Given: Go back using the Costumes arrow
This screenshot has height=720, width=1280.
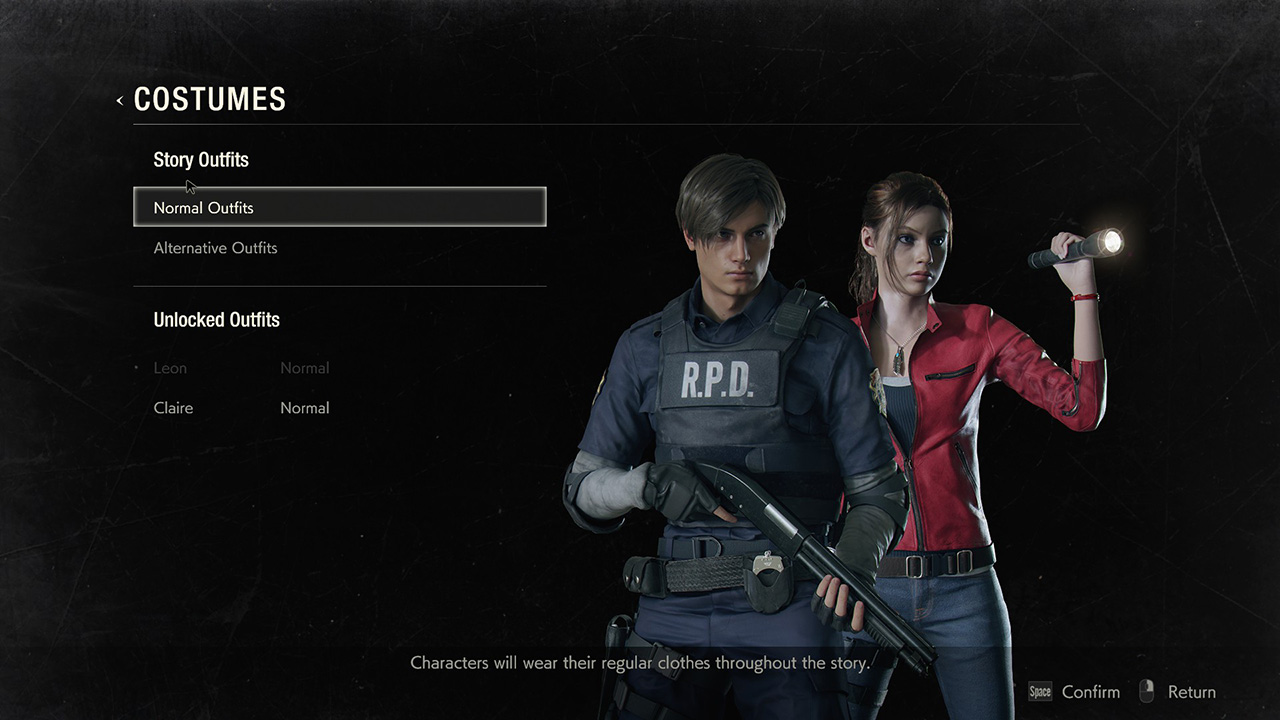Looking at the screenshot, I should click(120, 100).
